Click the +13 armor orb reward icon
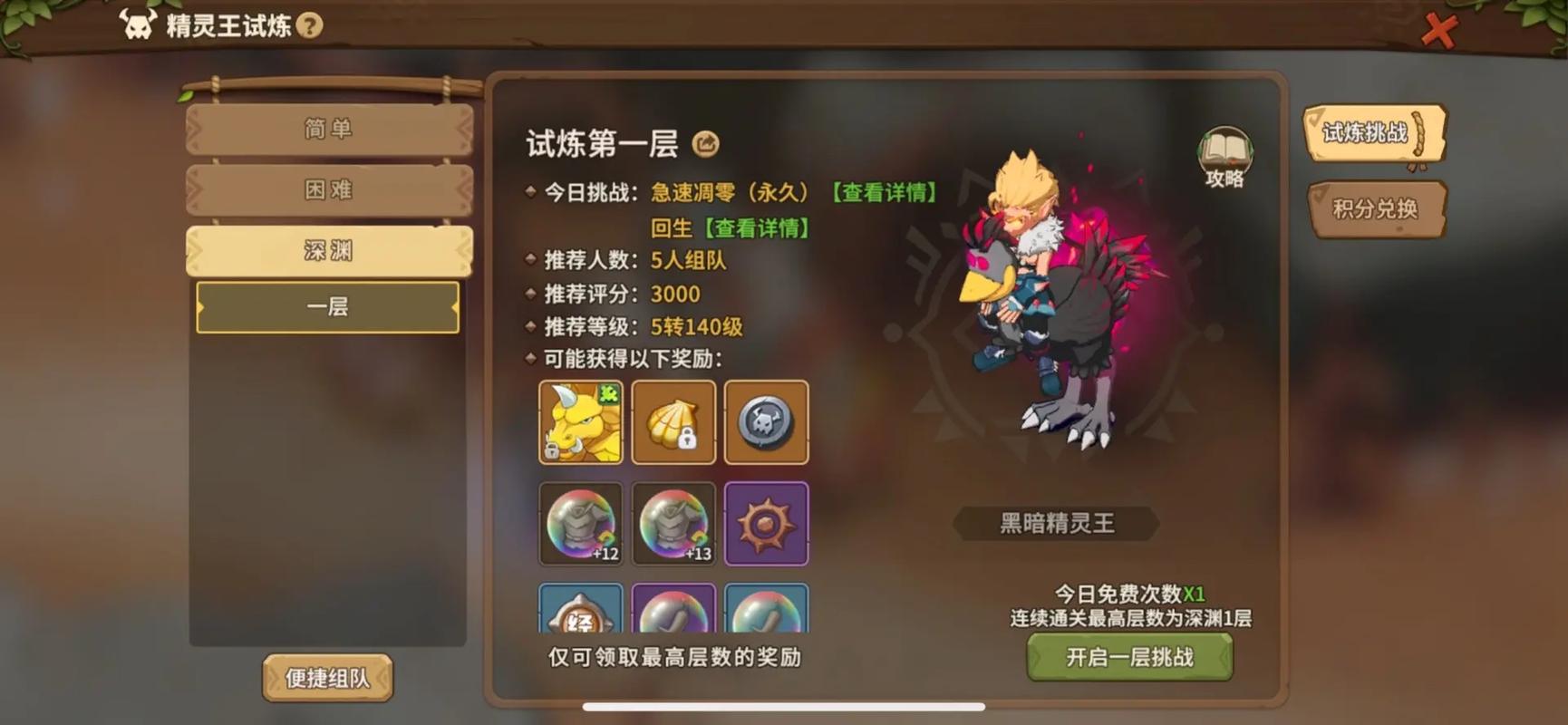Image resolution: width=1568 pixels, height=725 pixels. point(673,524)
